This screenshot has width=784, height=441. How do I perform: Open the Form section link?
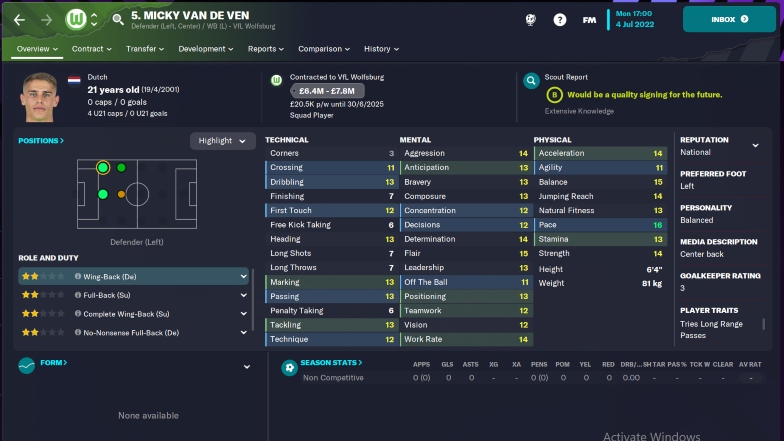[53, 363]
